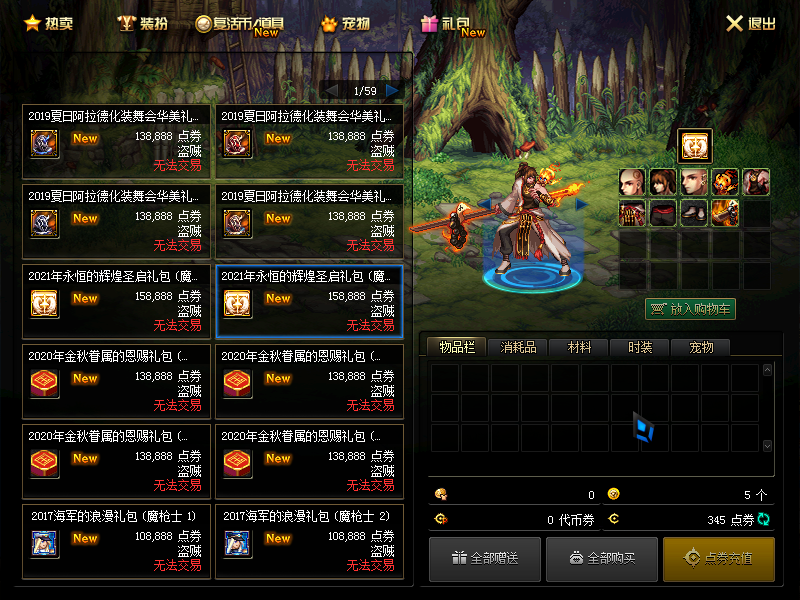Click the 全部赠送 gift all button

click(x=485, y=558)
